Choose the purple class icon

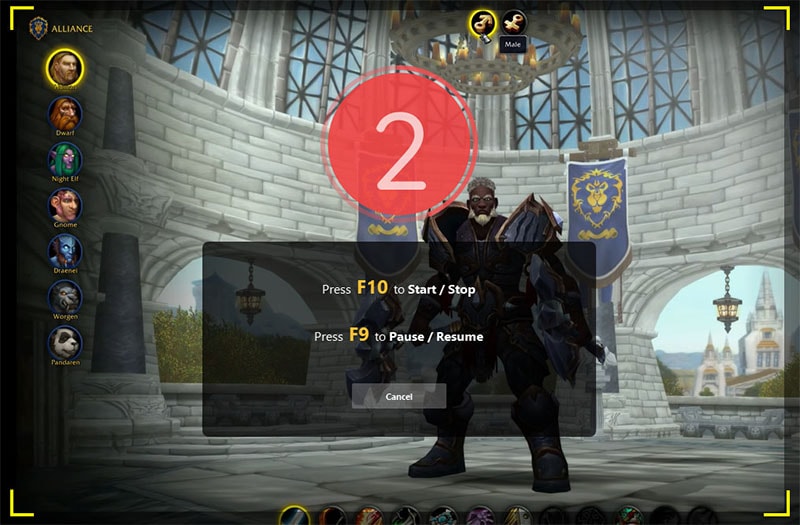(x=480, y=517)
